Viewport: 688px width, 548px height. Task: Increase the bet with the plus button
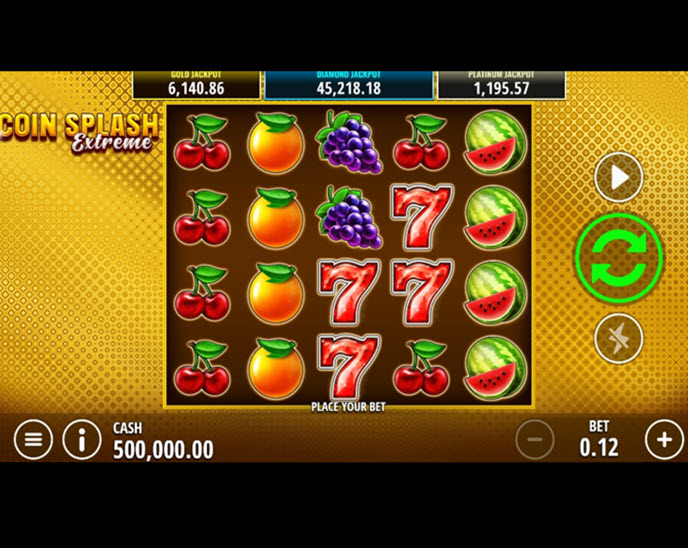point(664,439)
